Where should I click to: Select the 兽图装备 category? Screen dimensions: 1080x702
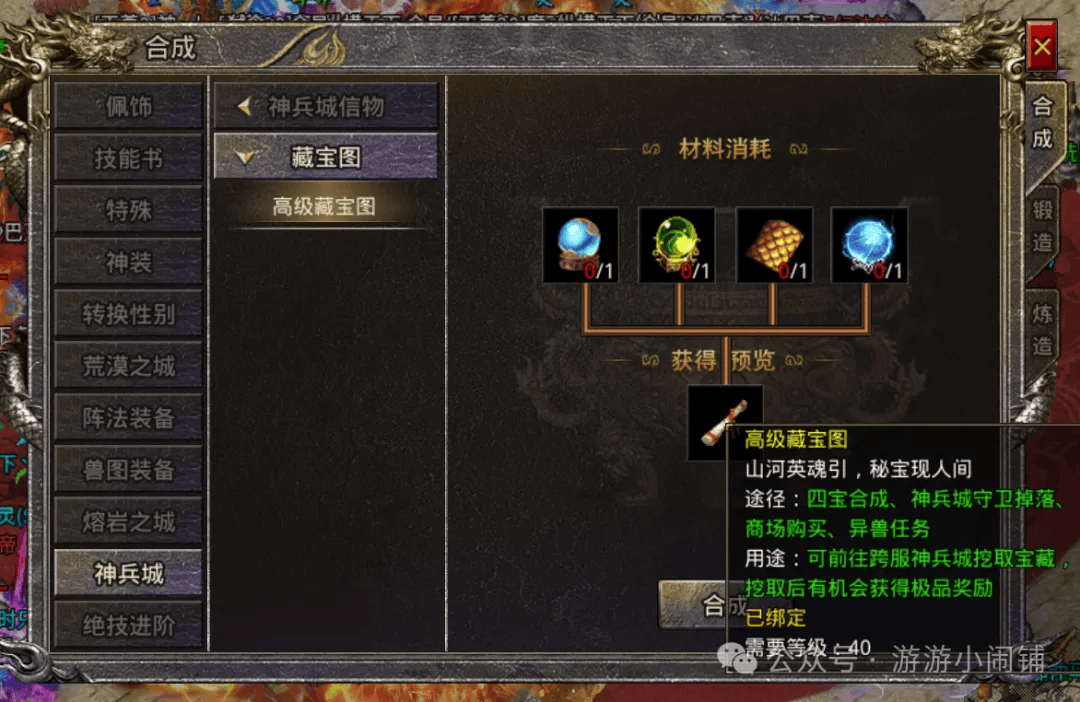[x=128, y=470]
